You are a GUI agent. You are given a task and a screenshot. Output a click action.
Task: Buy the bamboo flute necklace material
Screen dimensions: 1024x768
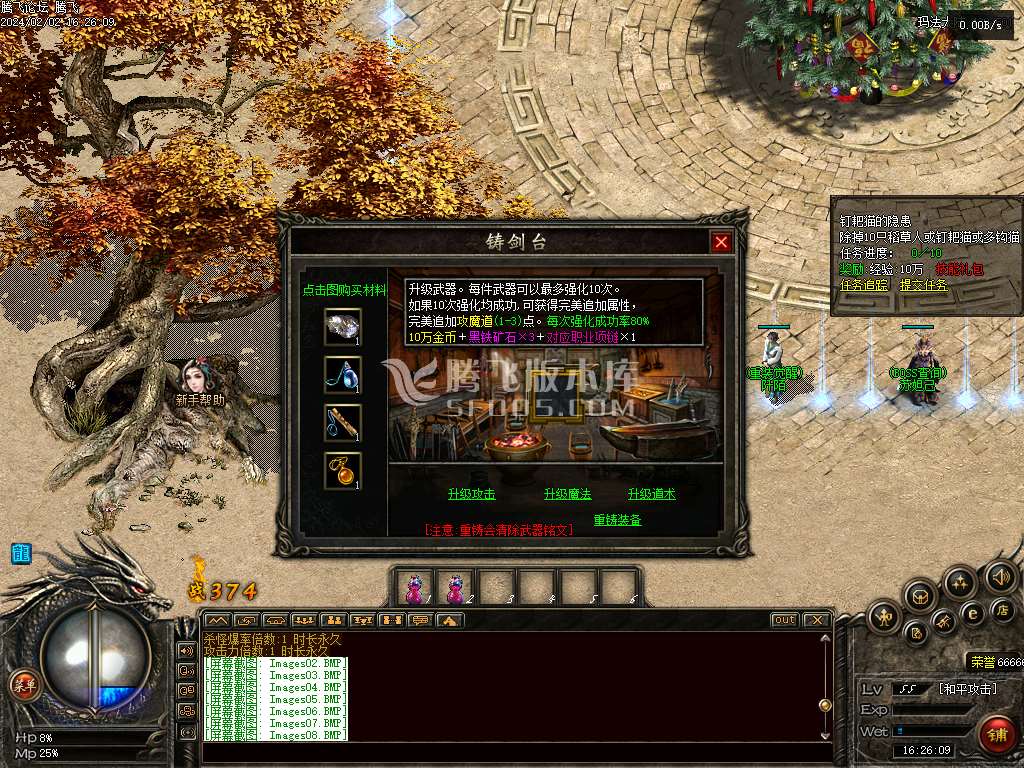(x=343, y=422)
